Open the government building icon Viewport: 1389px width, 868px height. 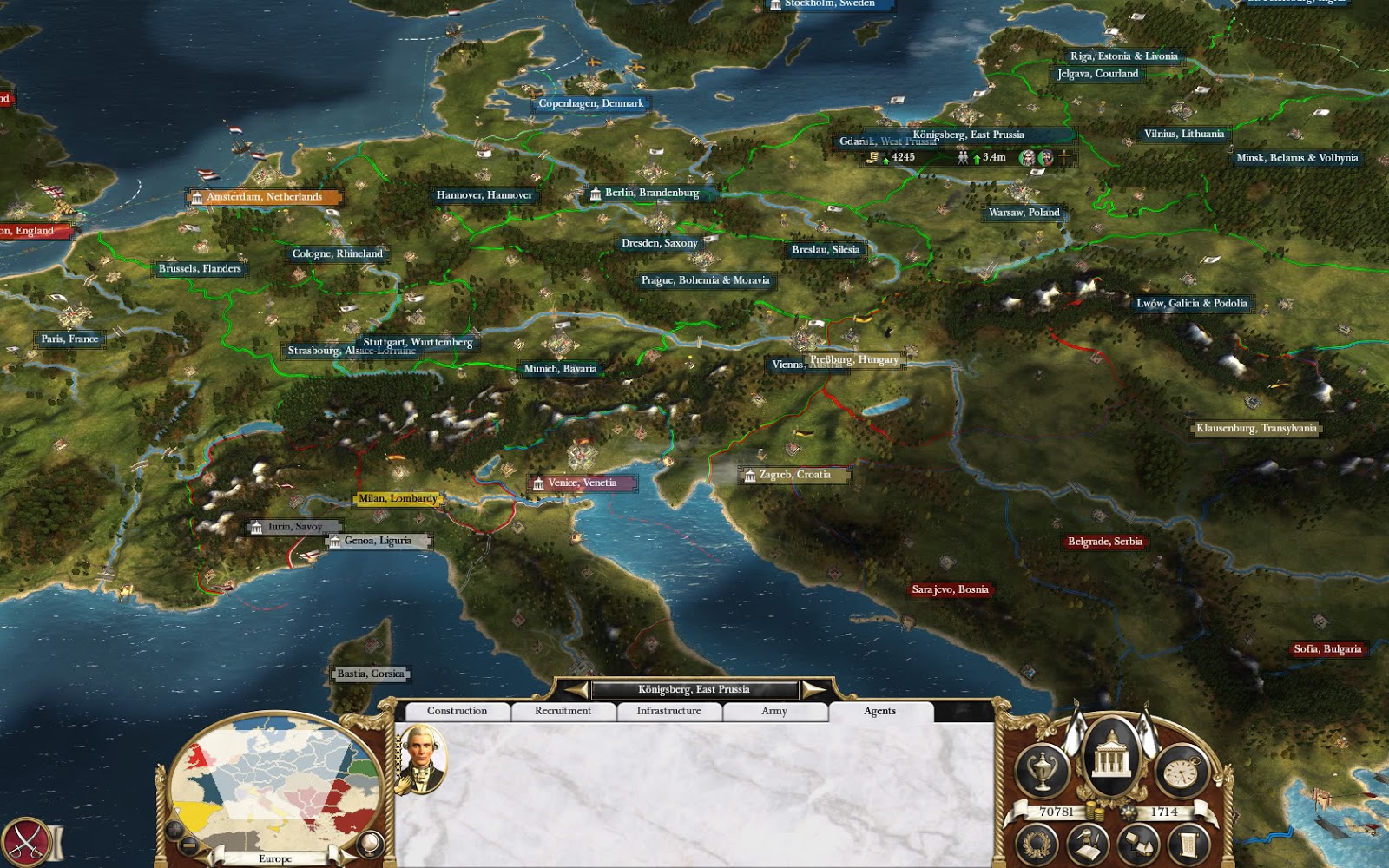[1109, 758]
